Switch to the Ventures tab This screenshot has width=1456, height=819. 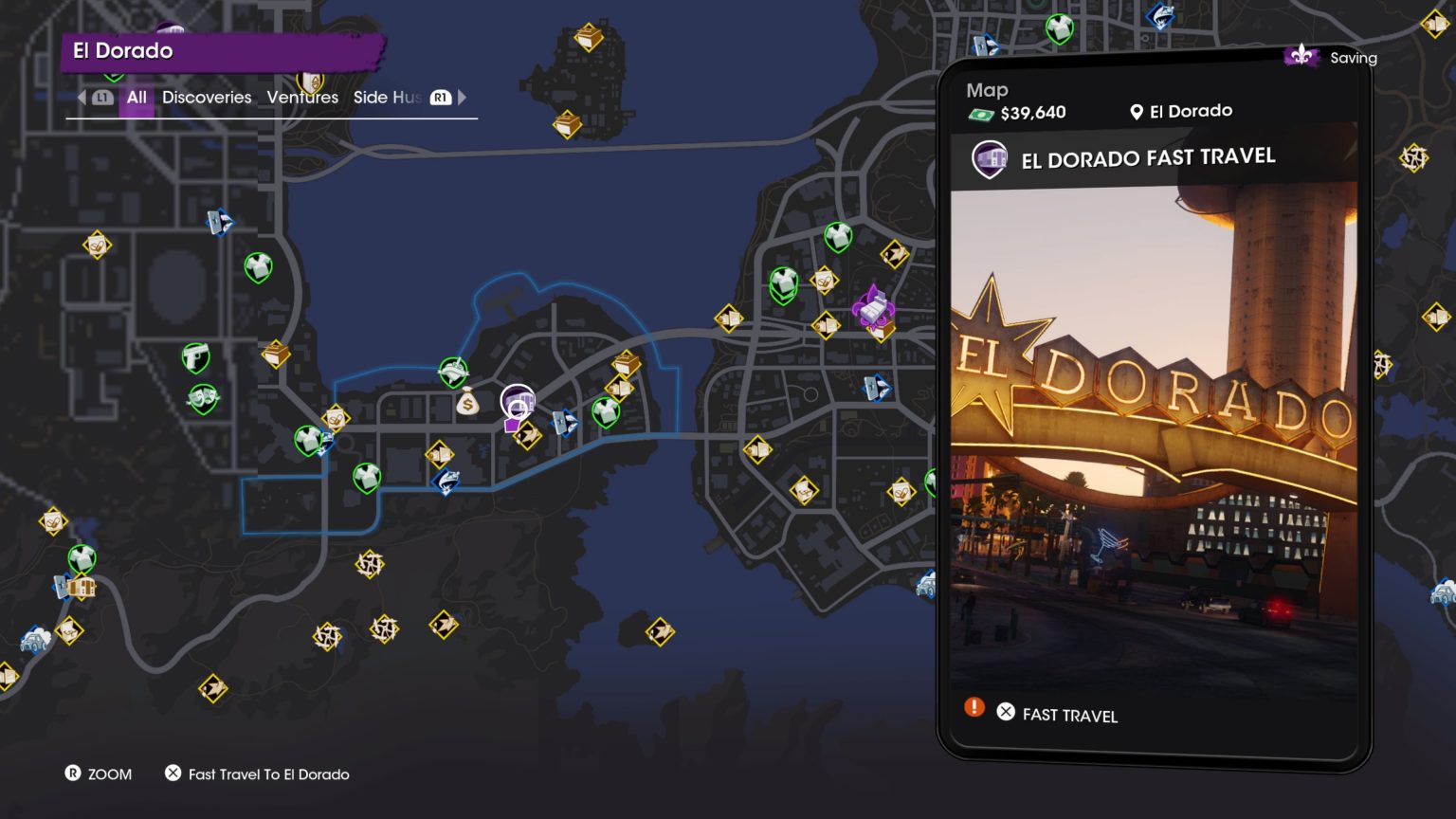point(302,97)
